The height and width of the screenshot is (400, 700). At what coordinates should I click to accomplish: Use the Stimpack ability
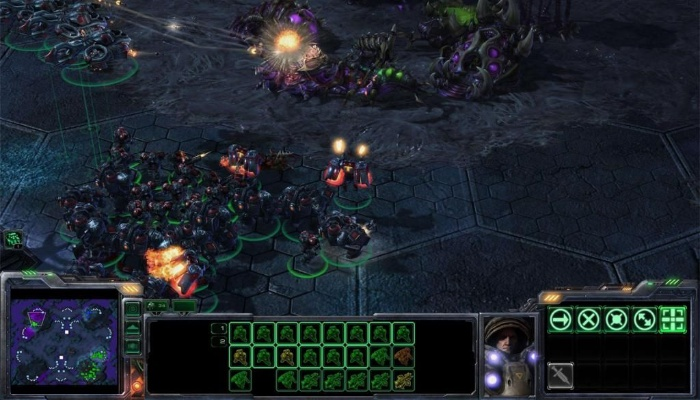(561, 375)
